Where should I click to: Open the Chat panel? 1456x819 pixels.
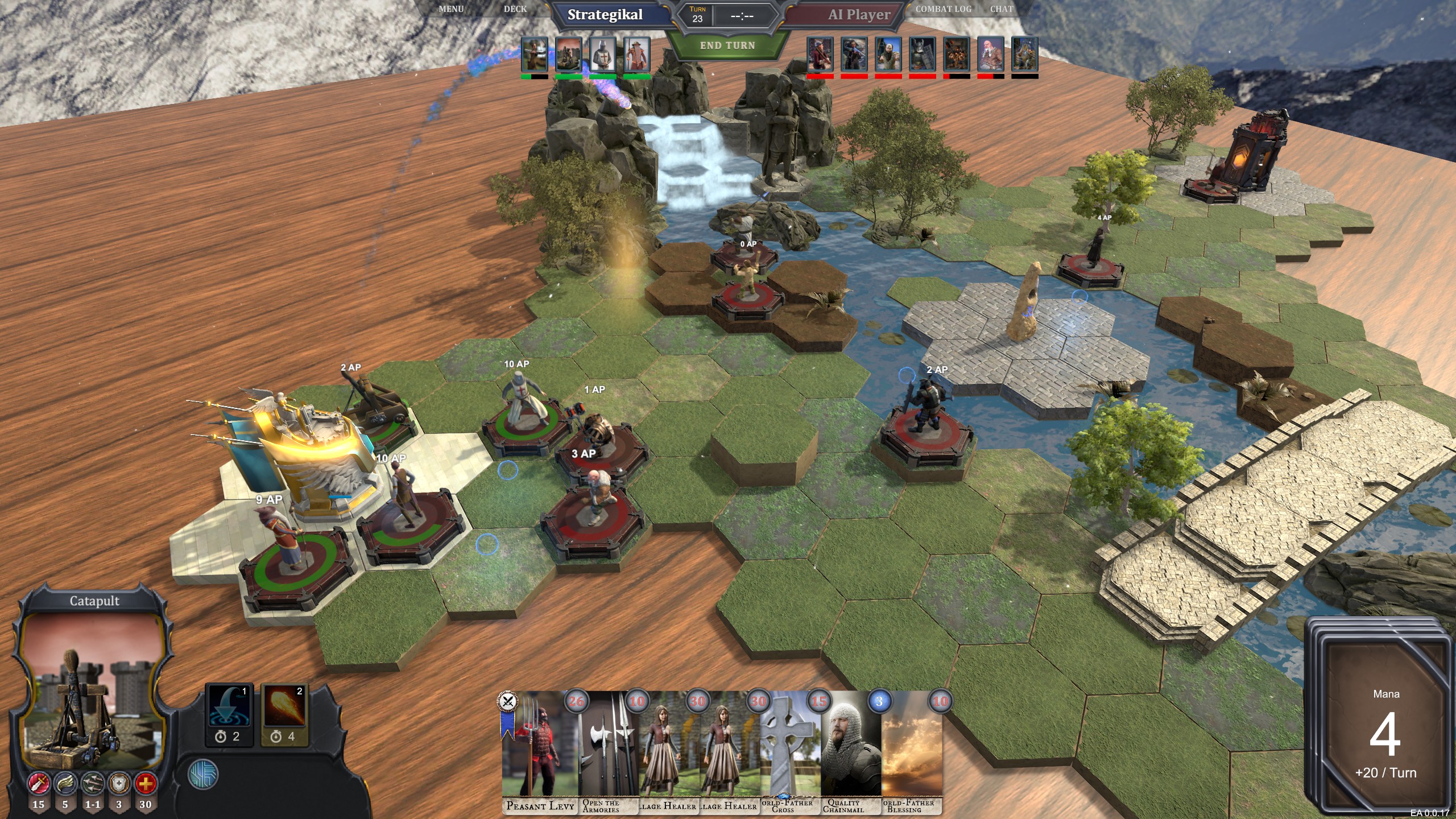click(x=1002, y=9)
